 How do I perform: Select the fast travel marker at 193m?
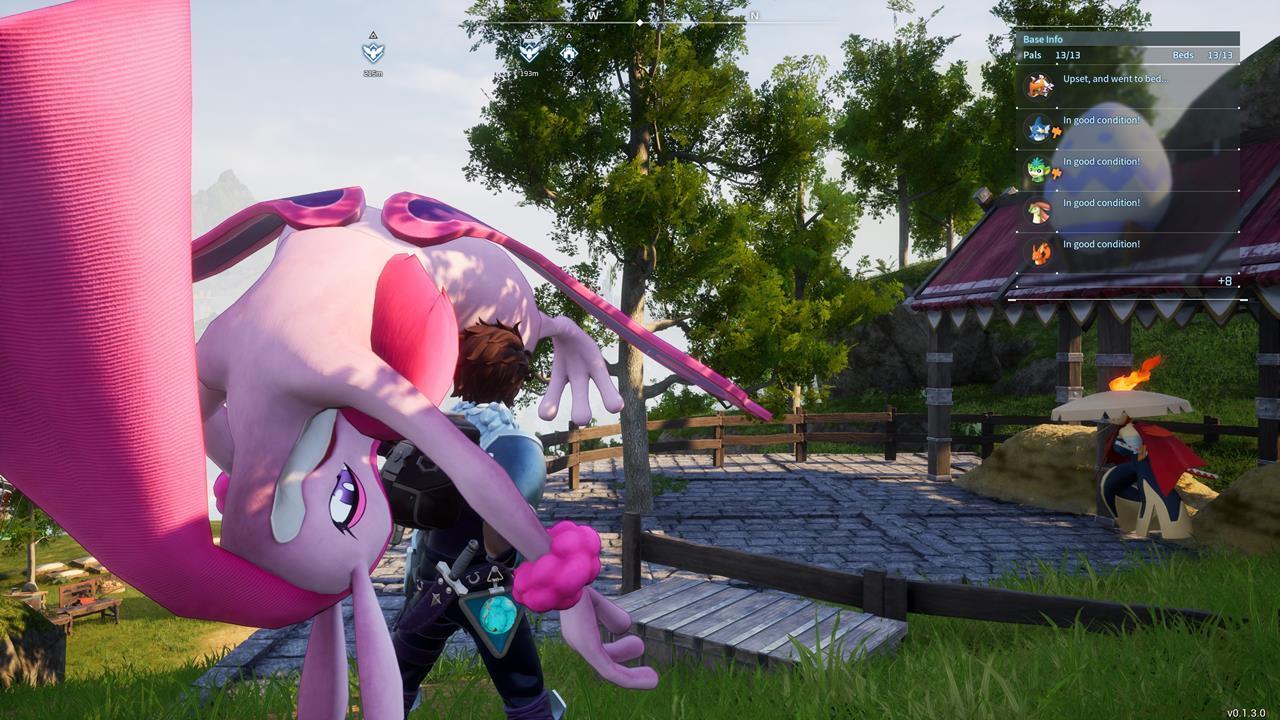pos(529,50)
